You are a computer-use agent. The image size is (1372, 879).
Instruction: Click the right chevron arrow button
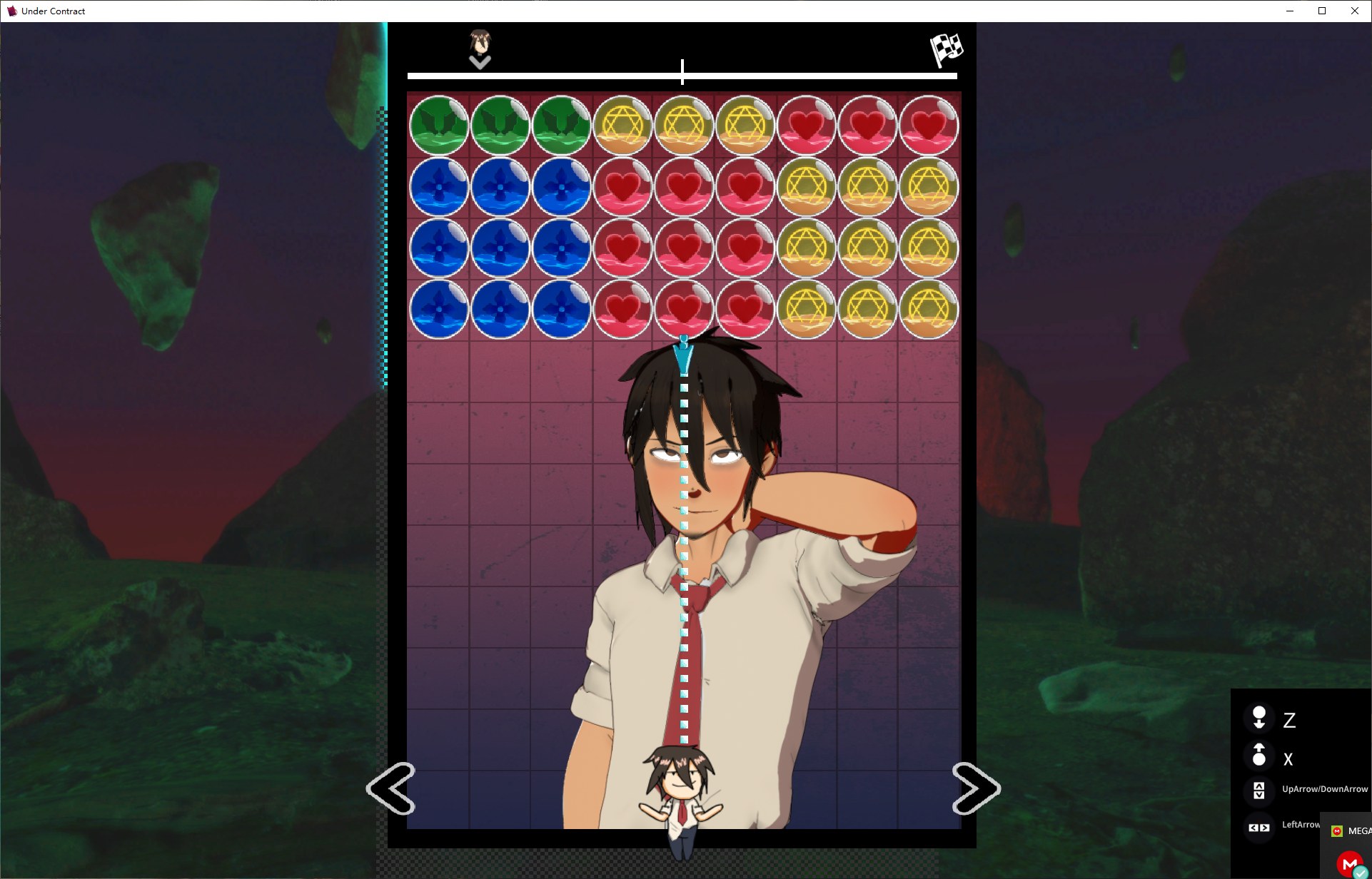(x=976, y=788)
